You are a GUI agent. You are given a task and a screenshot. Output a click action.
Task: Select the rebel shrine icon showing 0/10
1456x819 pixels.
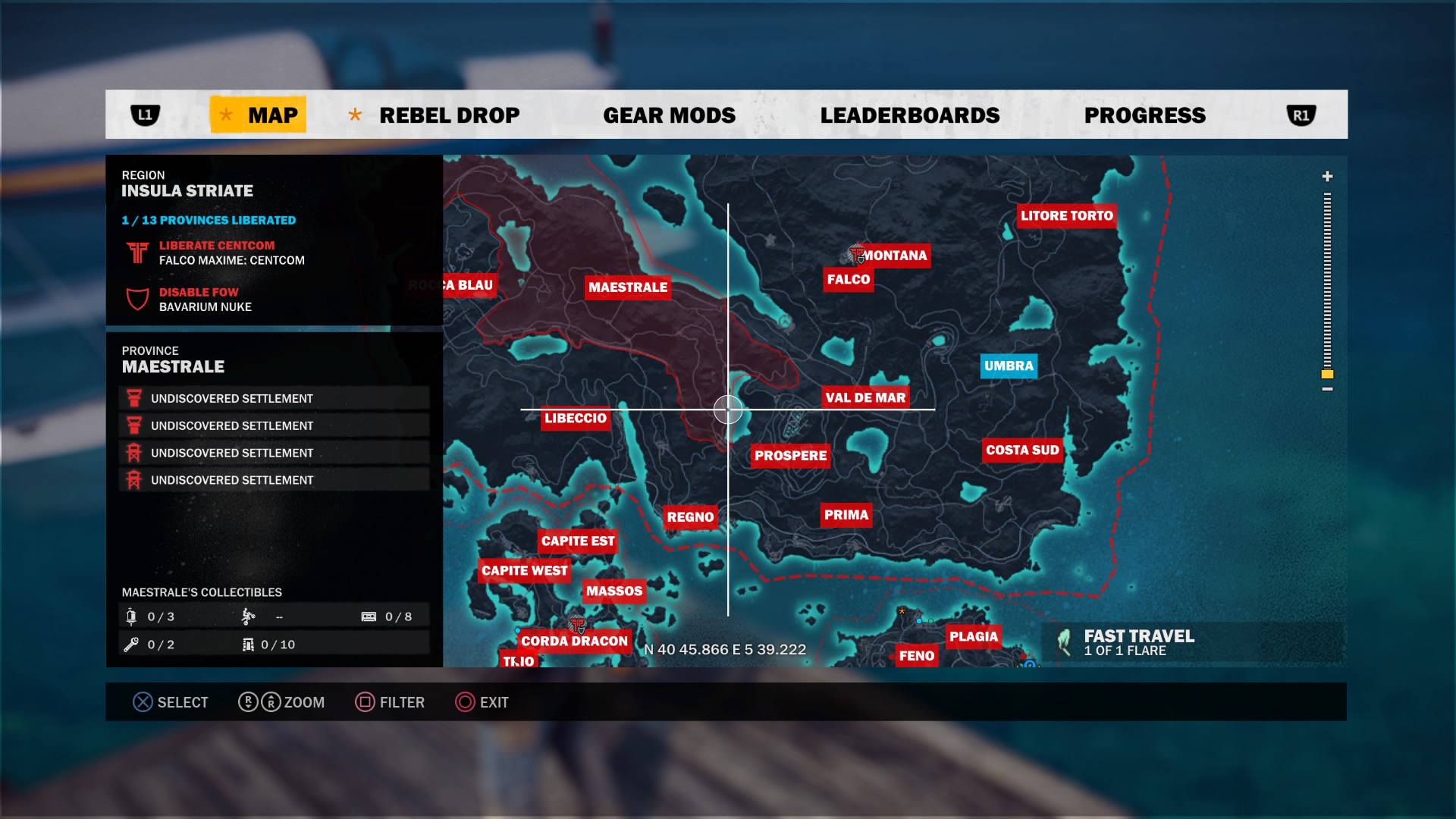247,644
